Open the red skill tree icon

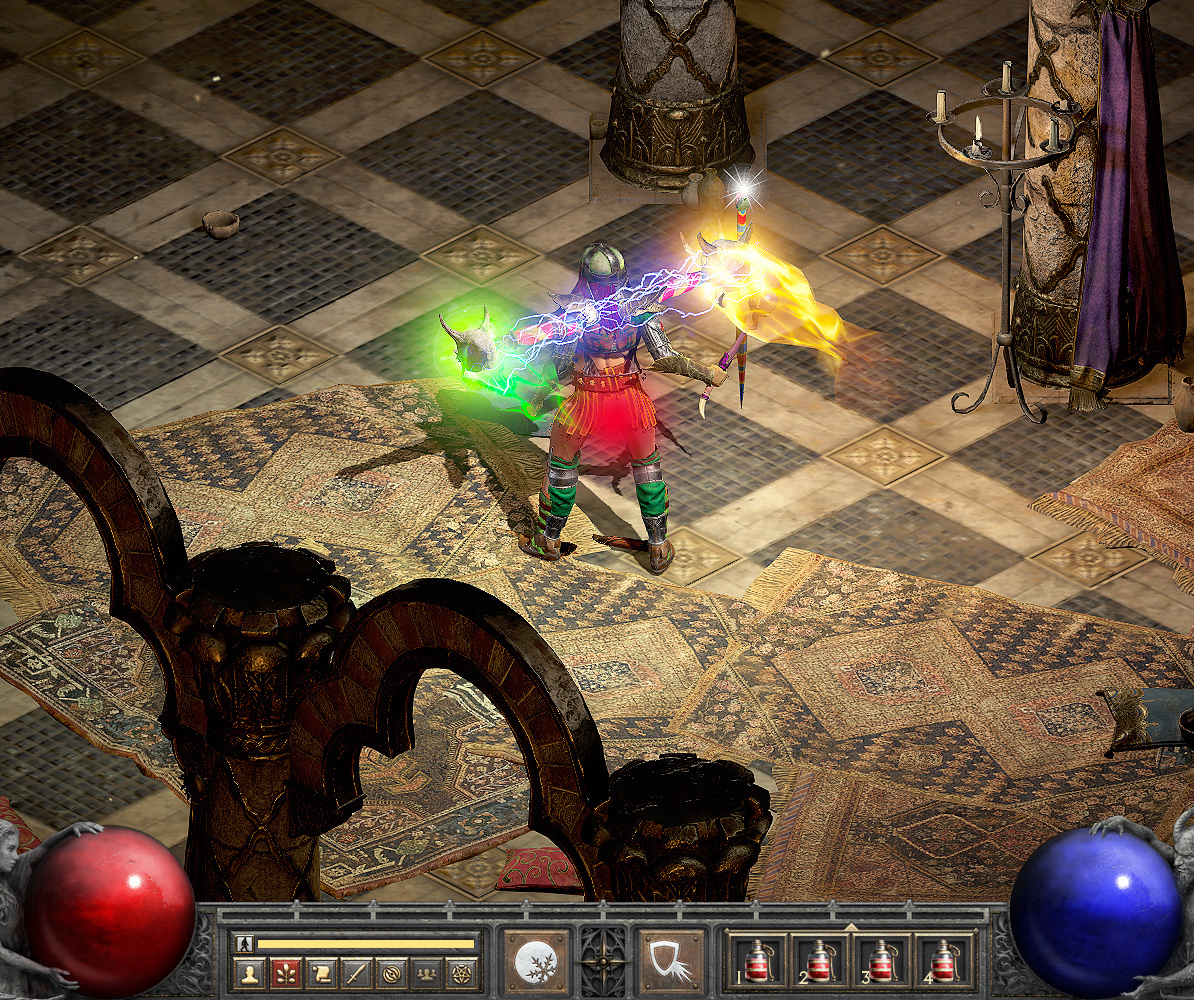pos(286,972)
